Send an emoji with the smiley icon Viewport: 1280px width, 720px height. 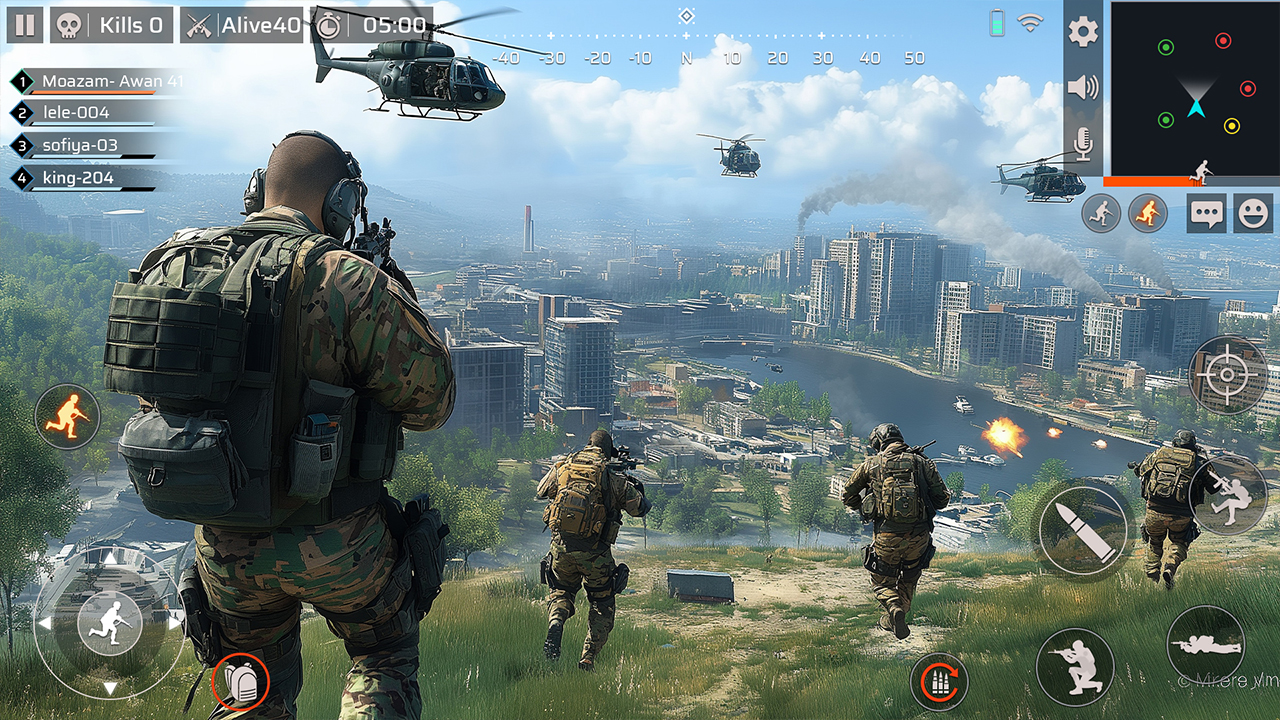coord(1254,212)
